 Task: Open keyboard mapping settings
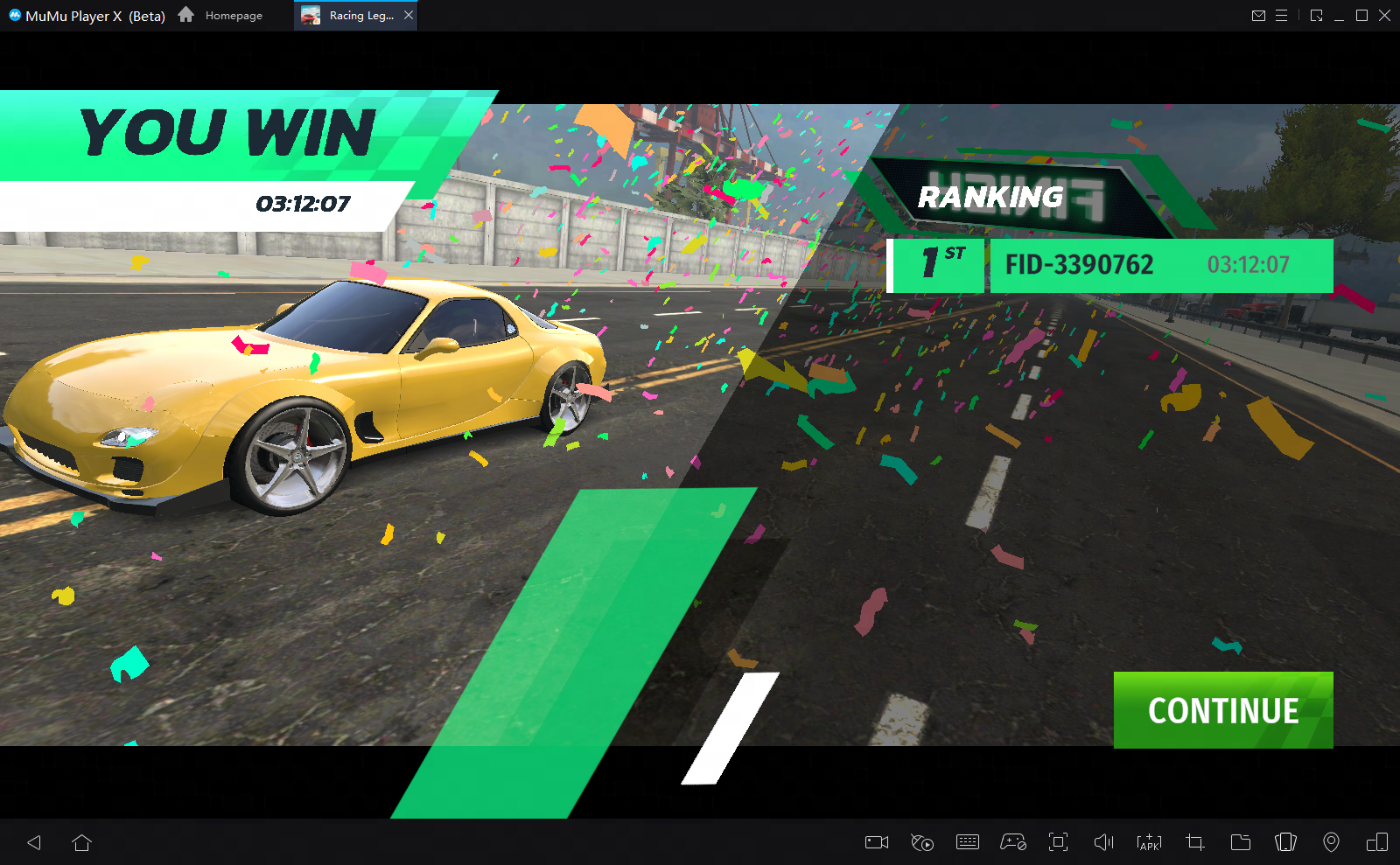pyautogui.click(x=968, y=842)
